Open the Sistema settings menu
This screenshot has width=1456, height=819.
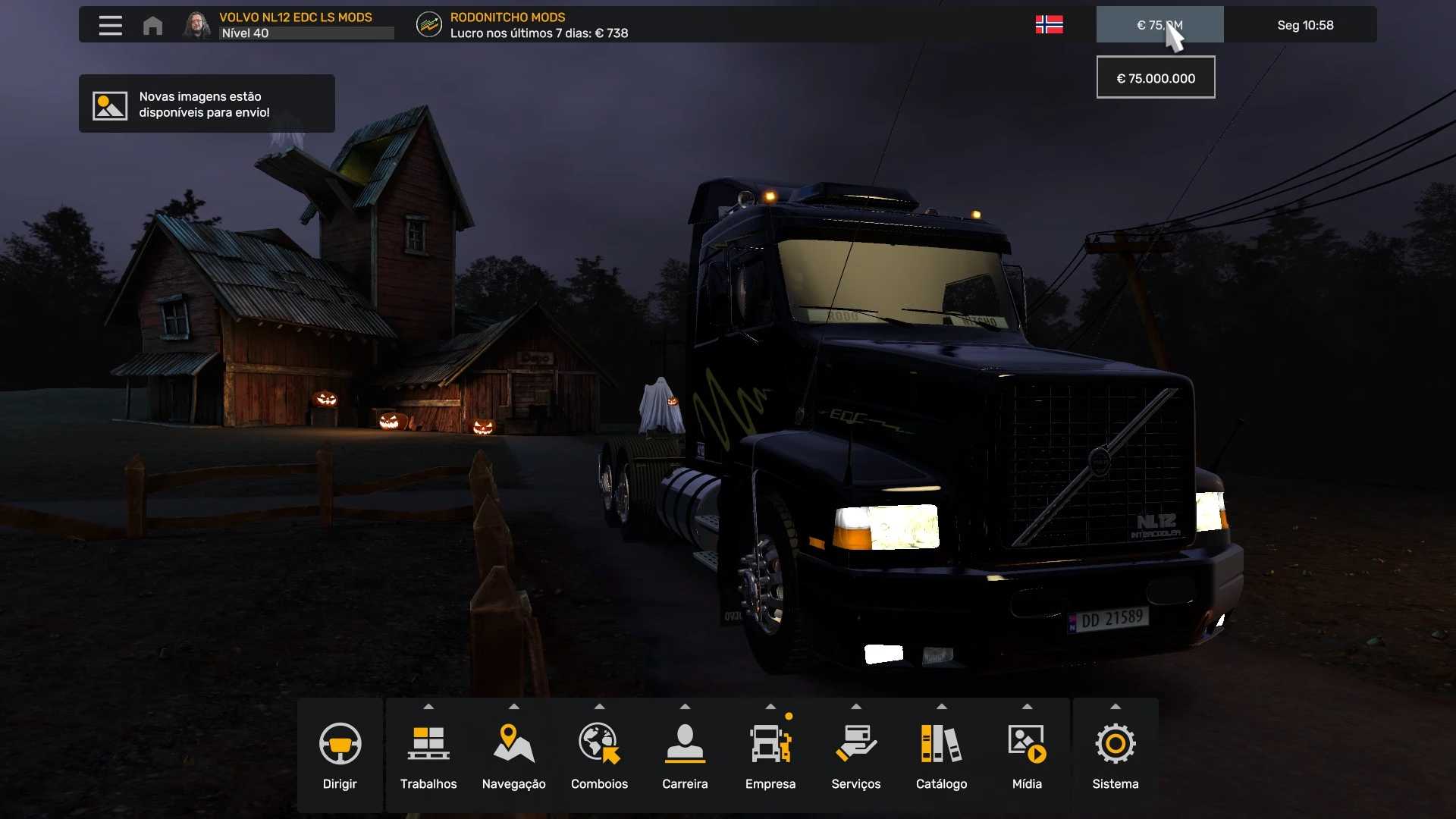point(1115,755)
